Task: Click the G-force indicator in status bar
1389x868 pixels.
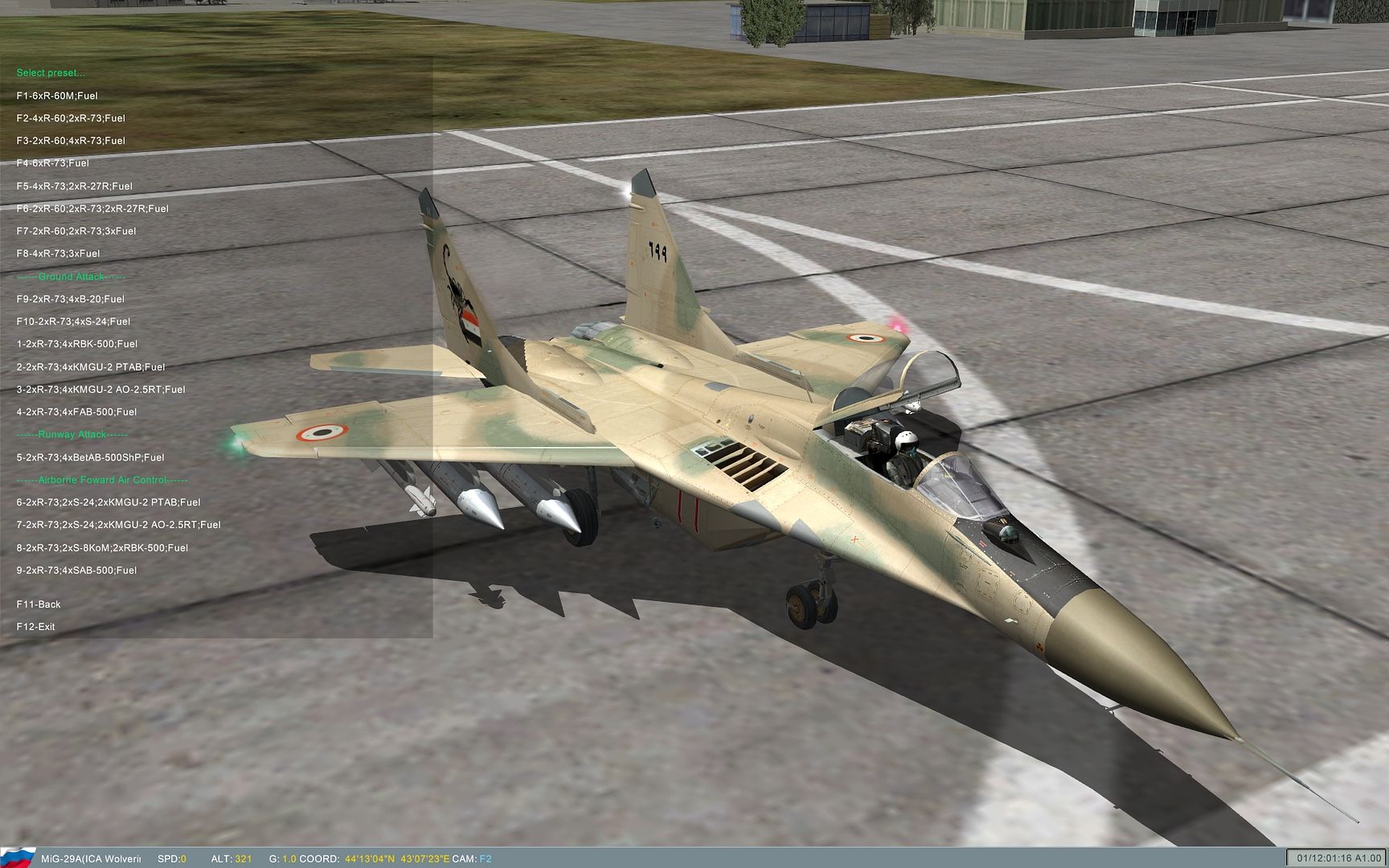Action: [283, 858]
